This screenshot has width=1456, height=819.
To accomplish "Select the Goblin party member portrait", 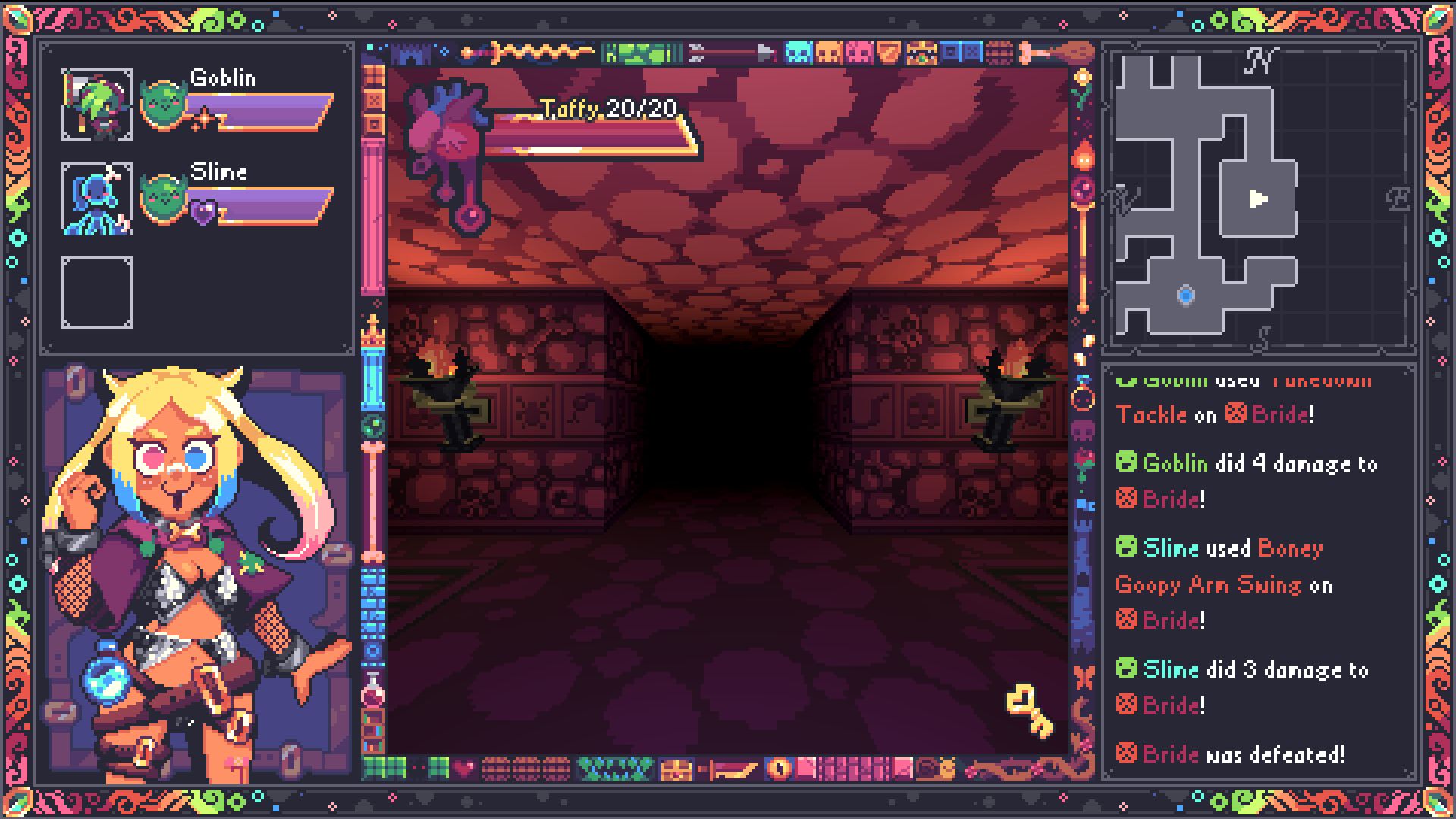I will coord(97,105).
